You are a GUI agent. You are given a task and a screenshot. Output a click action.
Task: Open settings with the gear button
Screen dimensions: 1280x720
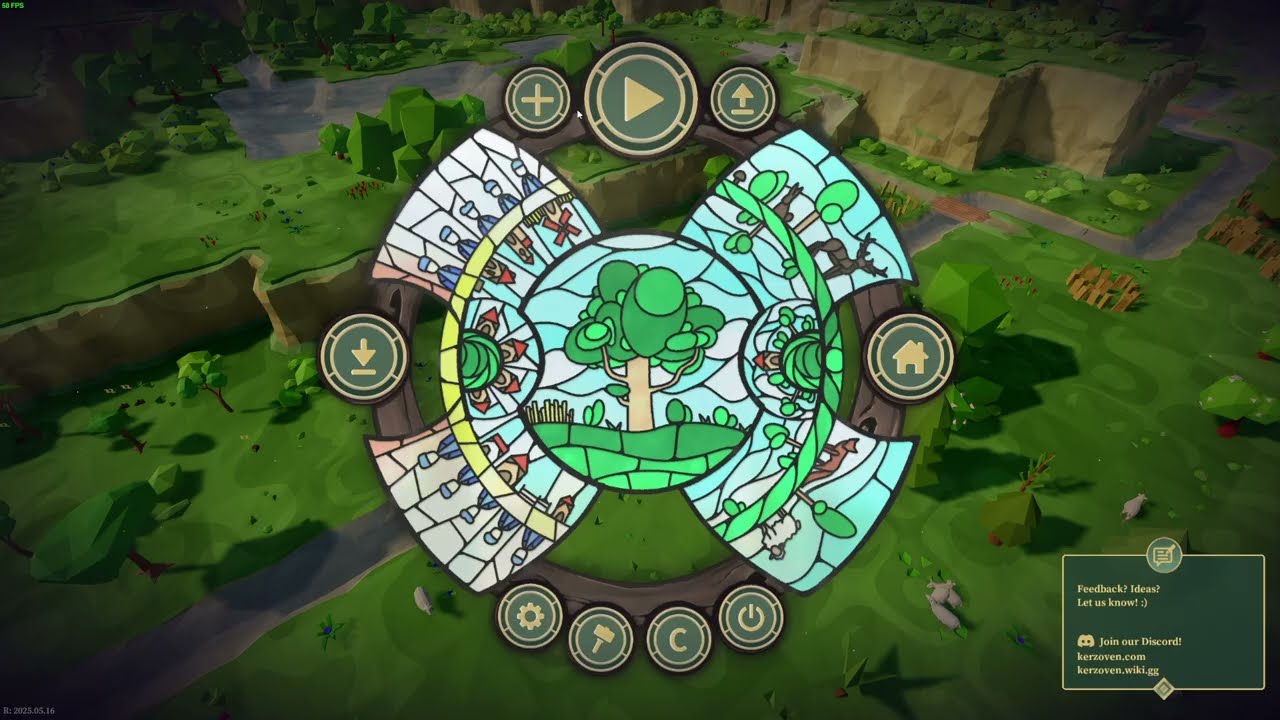point(530,617)
